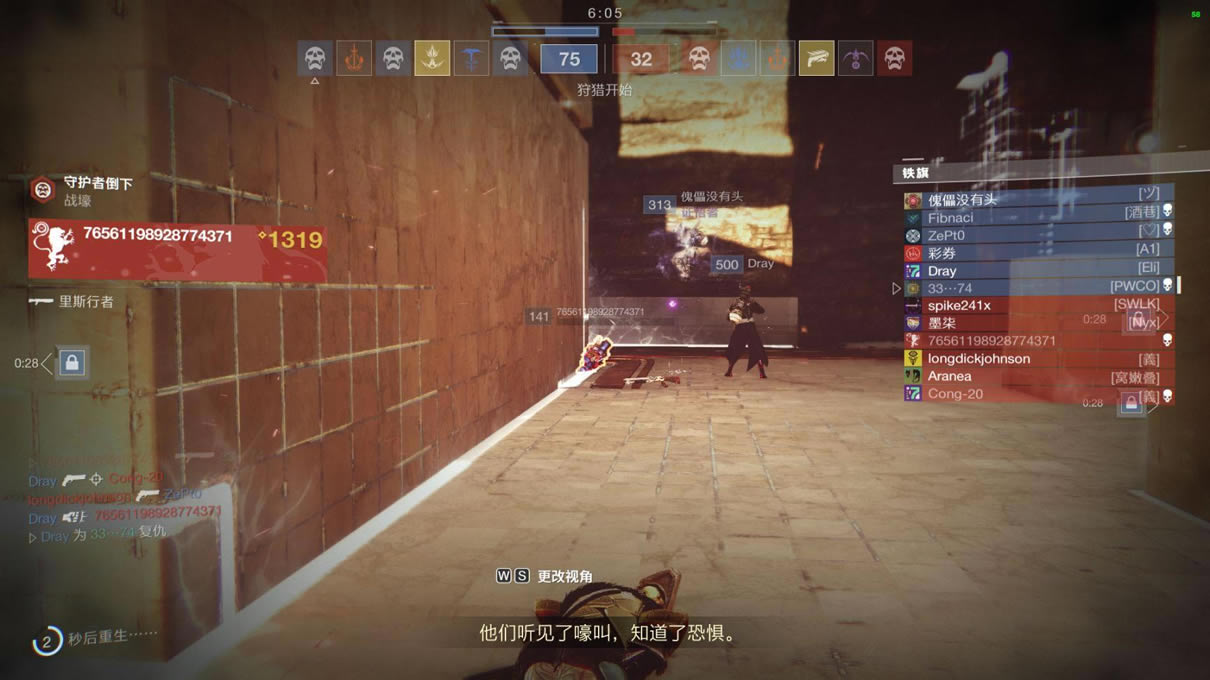The width and height of the screenshot is (1210, 680).
Task: Choose spike241x from the roster
Action: 1037,305
